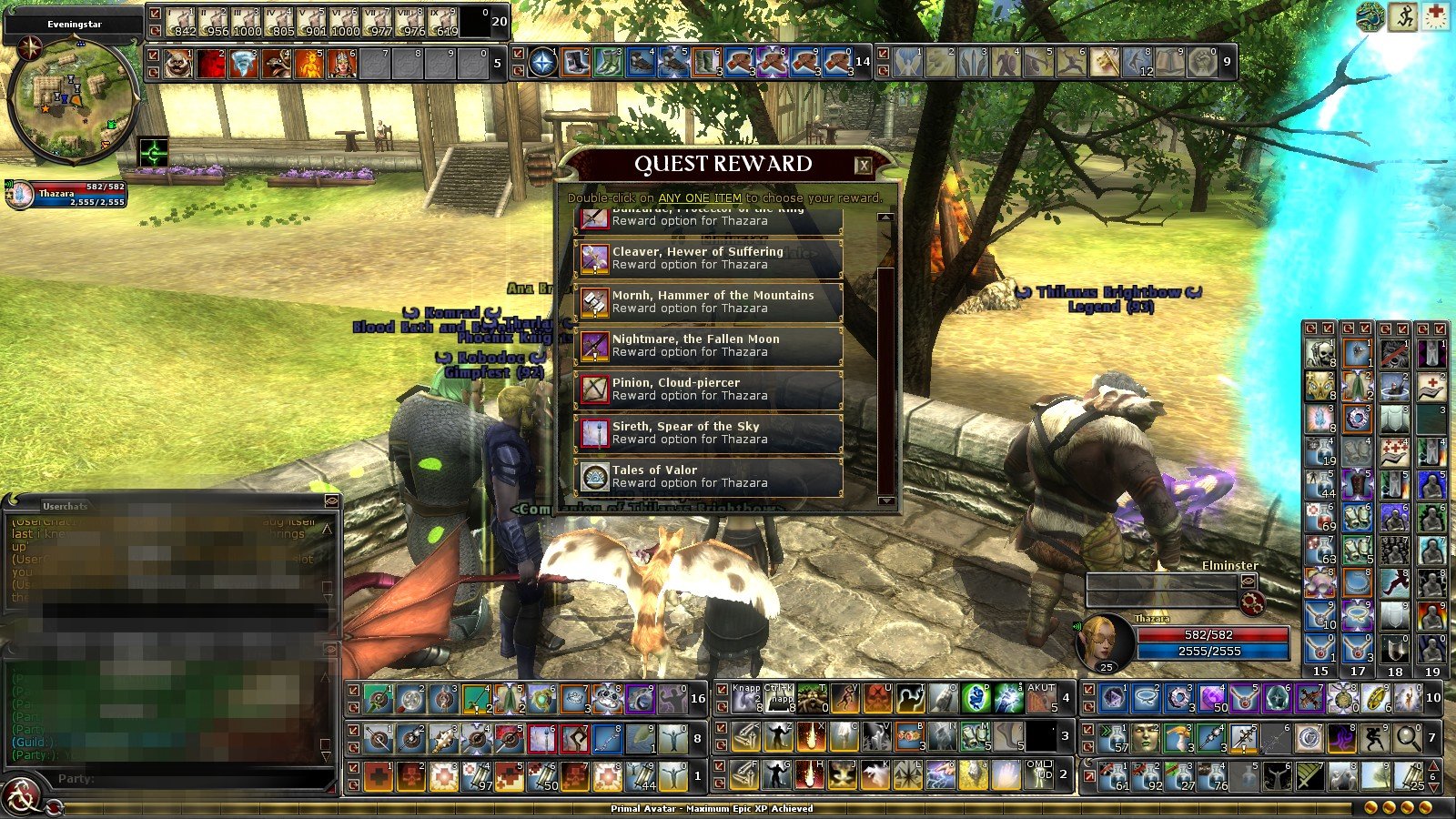Close the Quest Reward window
The height and width of the screenshot is (819, 1456).
pyautogui.click(x=863, y=166)
